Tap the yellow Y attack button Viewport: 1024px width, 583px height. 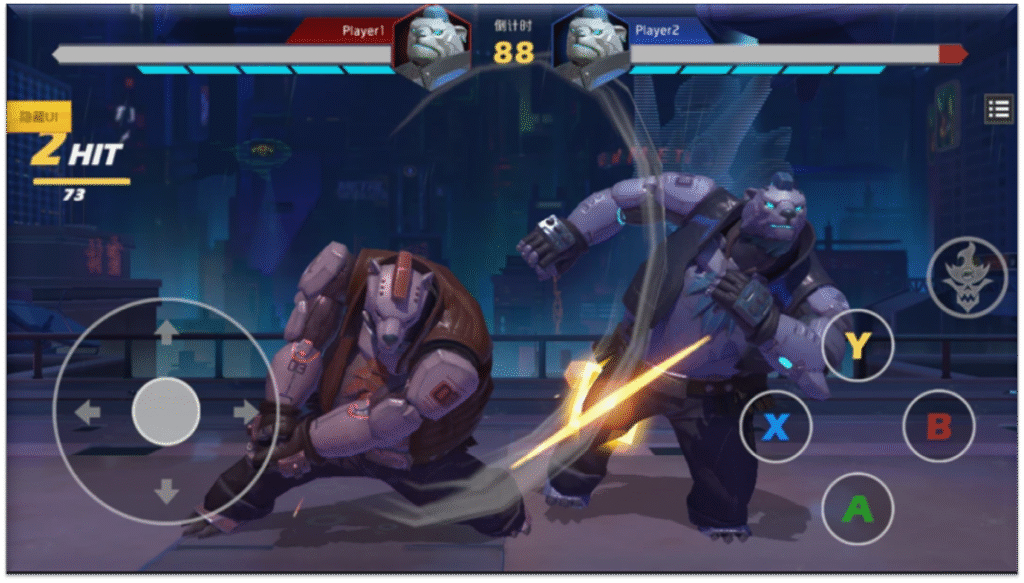[x=857, y=345]
